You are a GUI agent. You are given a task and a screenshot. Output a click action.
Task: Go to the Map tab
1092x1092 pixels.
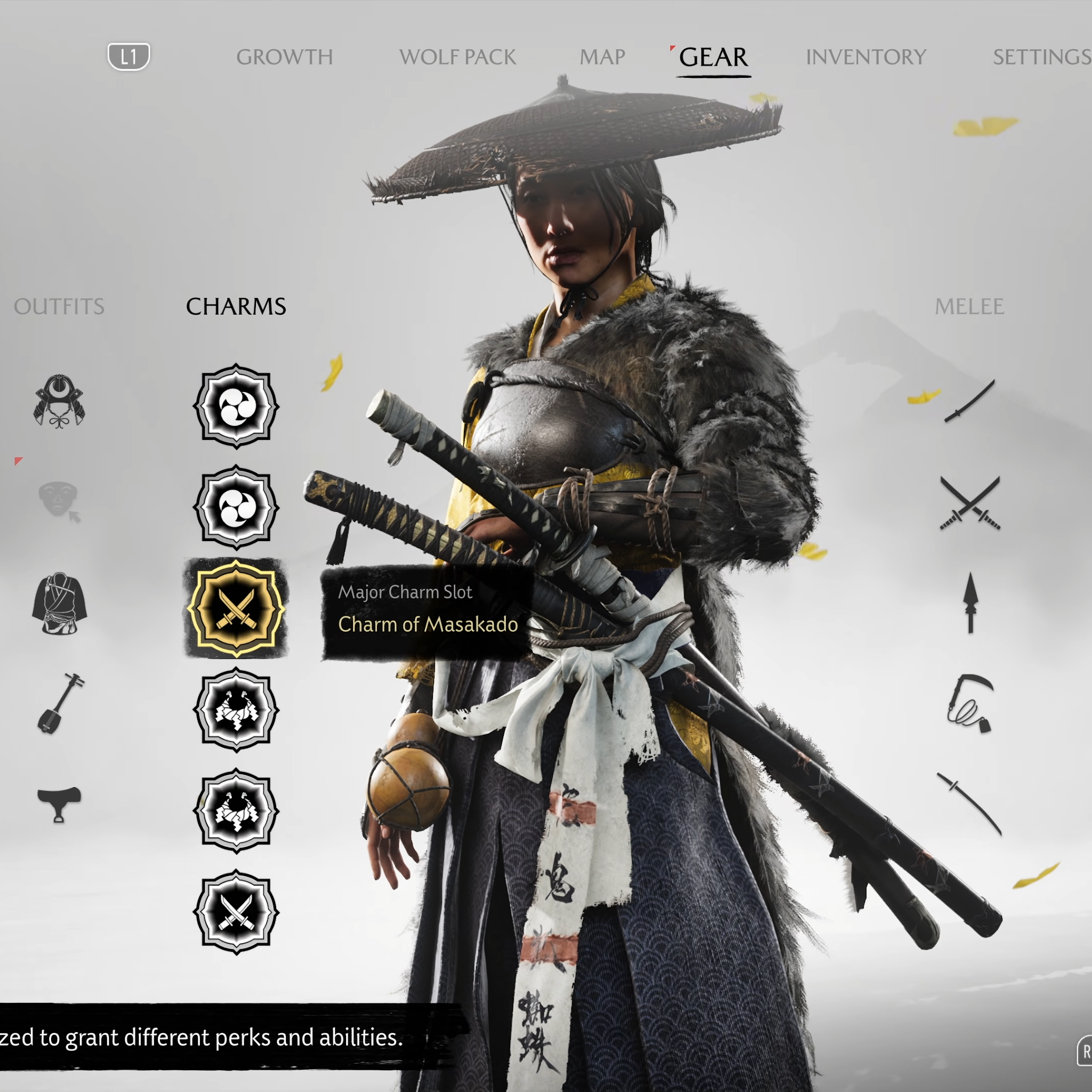(602, 57)
